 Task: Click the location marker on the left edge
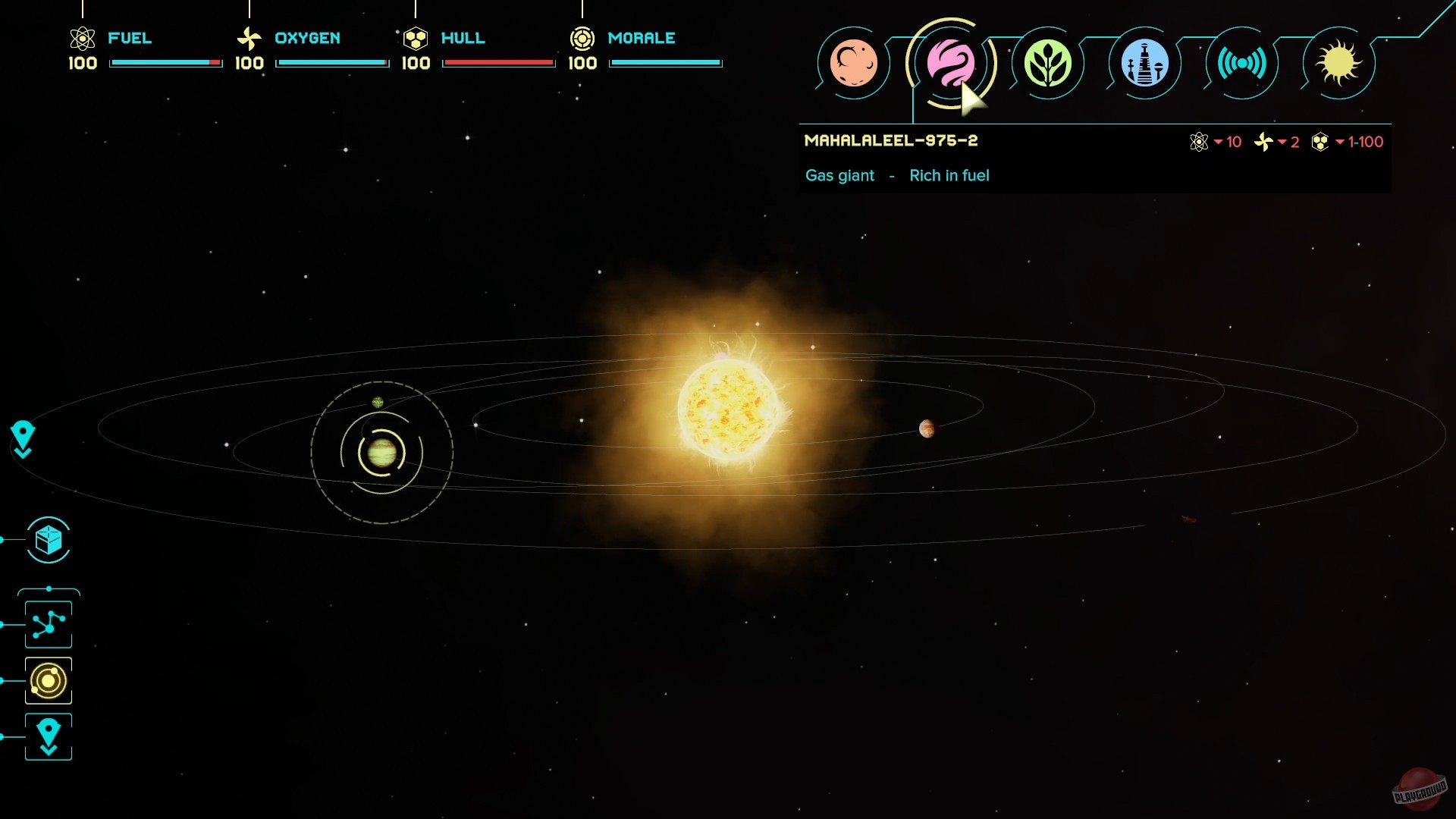click(x=22, y=438)
